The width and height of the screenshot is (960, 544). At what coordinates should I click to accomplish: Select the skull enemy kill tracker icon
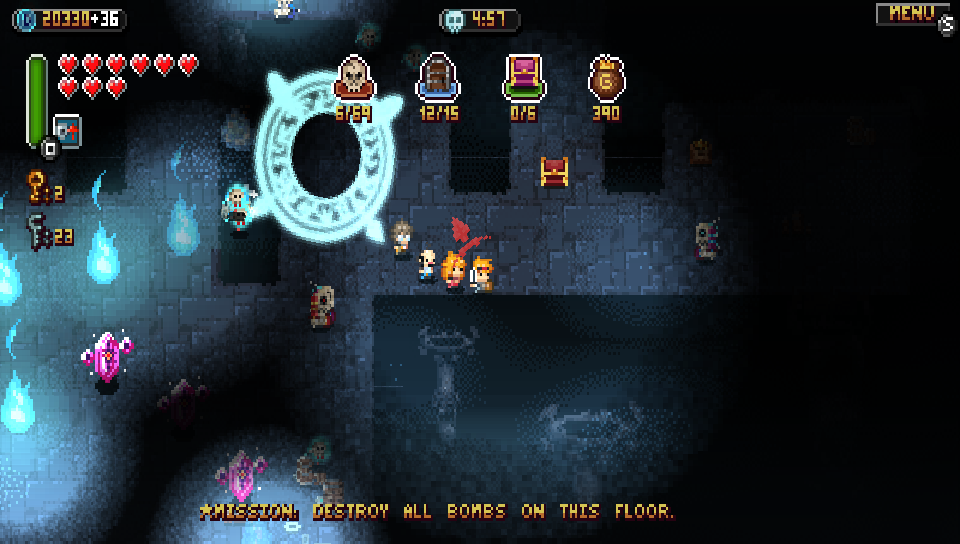click(x=353, y=77)
